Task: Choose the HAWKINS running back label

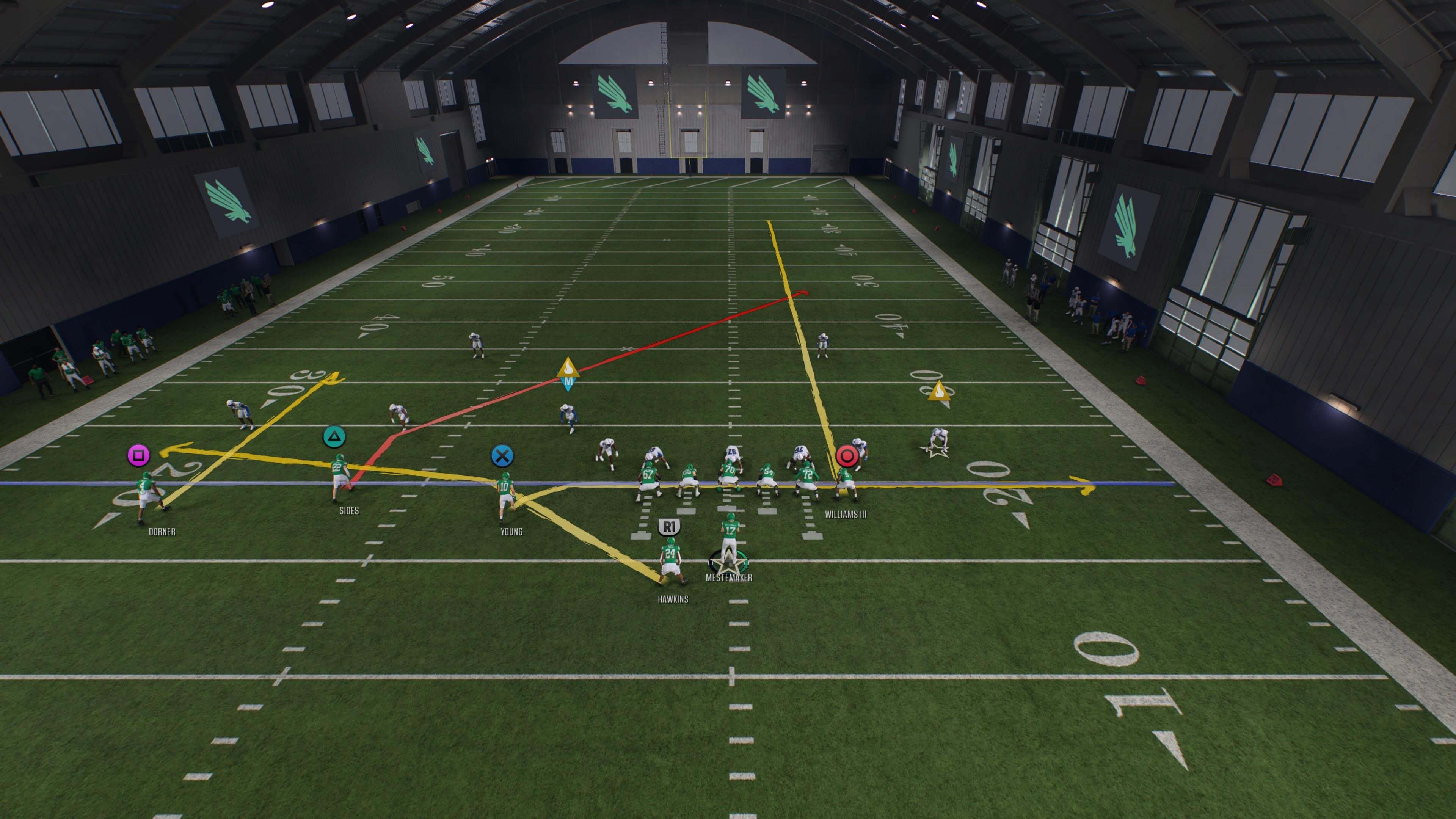Action: (673, 600)
